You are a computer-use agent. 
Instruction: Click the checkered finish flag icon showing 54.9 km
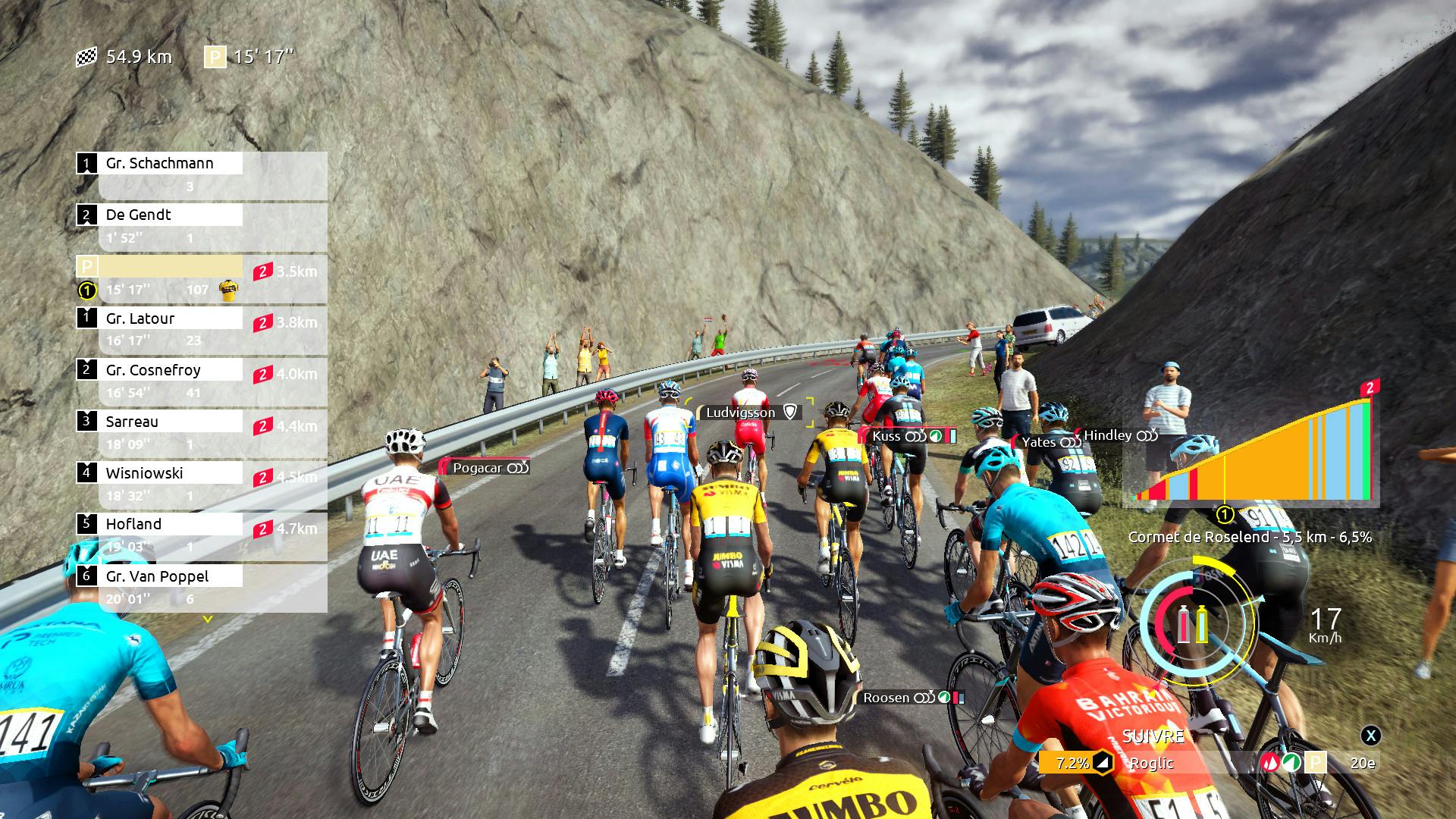(x=87, y=56)
